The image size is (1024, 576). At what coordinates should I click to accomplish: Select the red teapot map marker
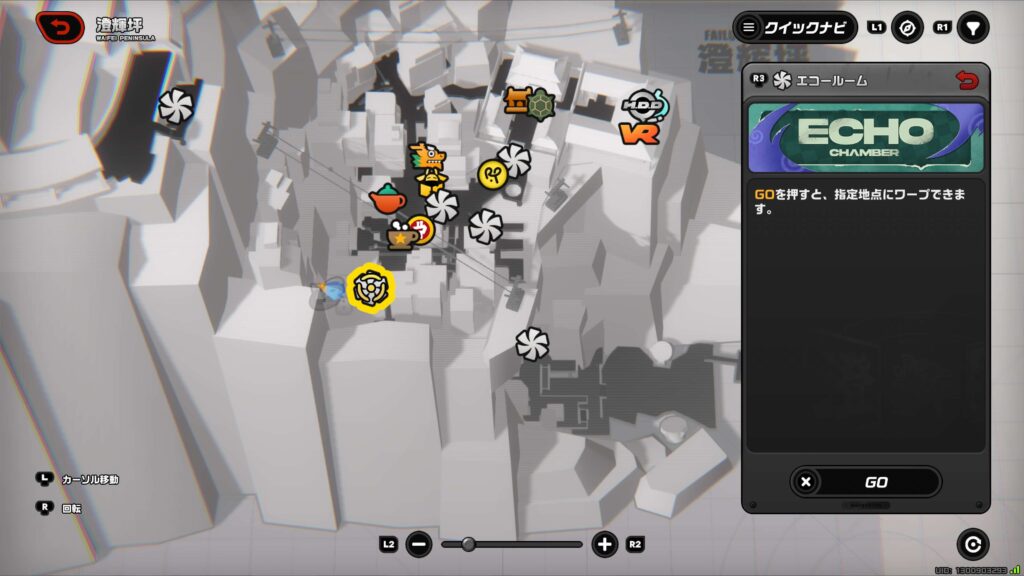click(x=387, y=199)
